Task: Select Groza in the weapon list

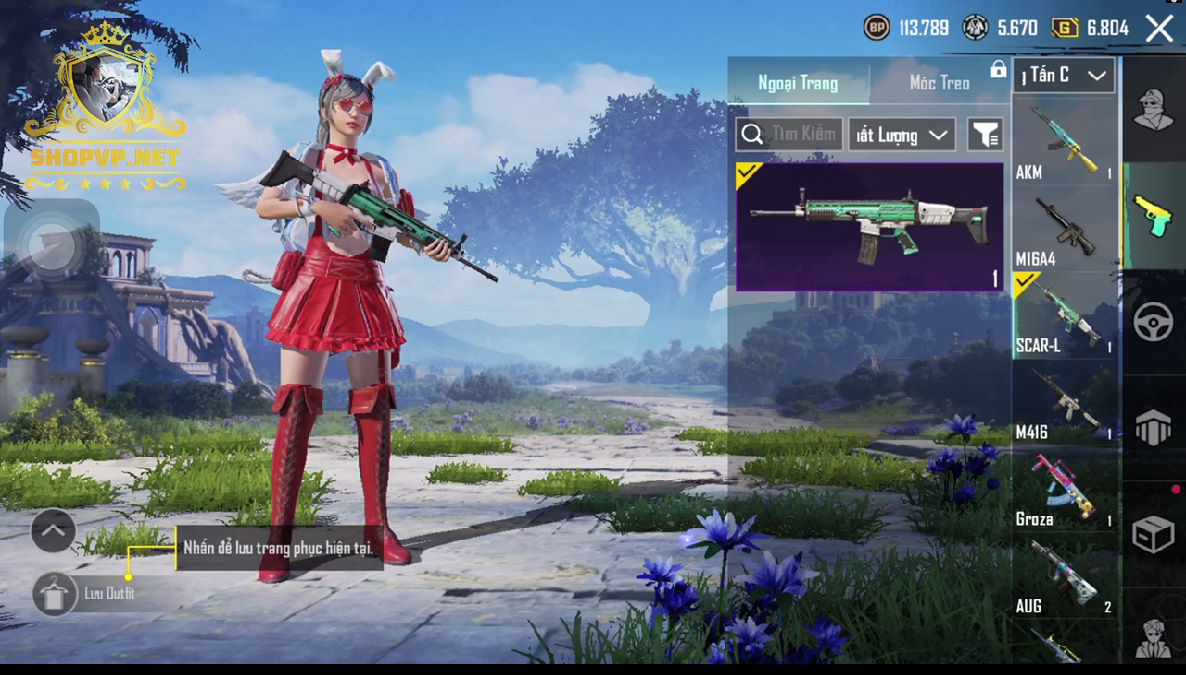Action: tap(1065, 489)
